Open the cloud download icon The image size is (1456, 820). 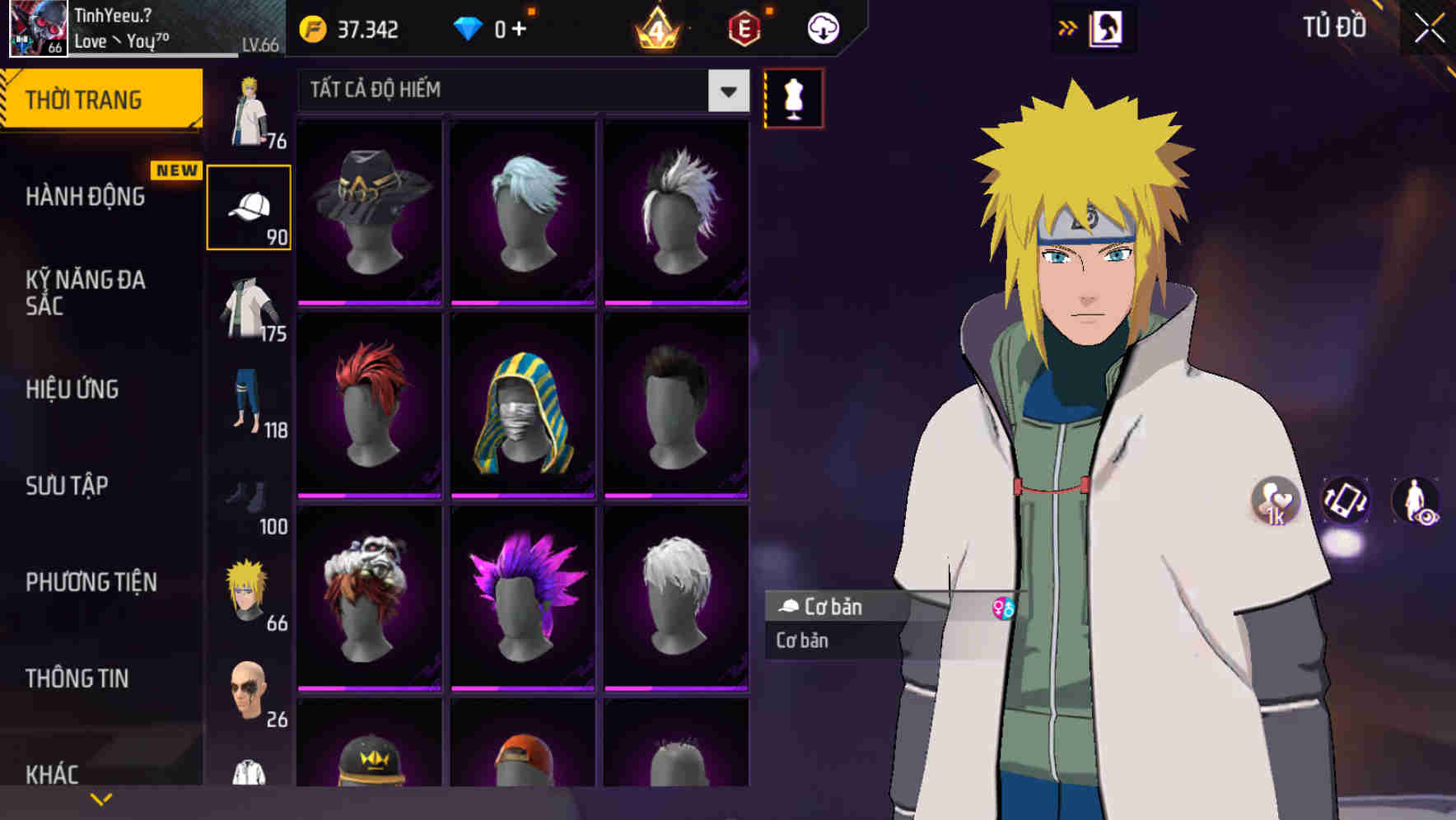821,27
